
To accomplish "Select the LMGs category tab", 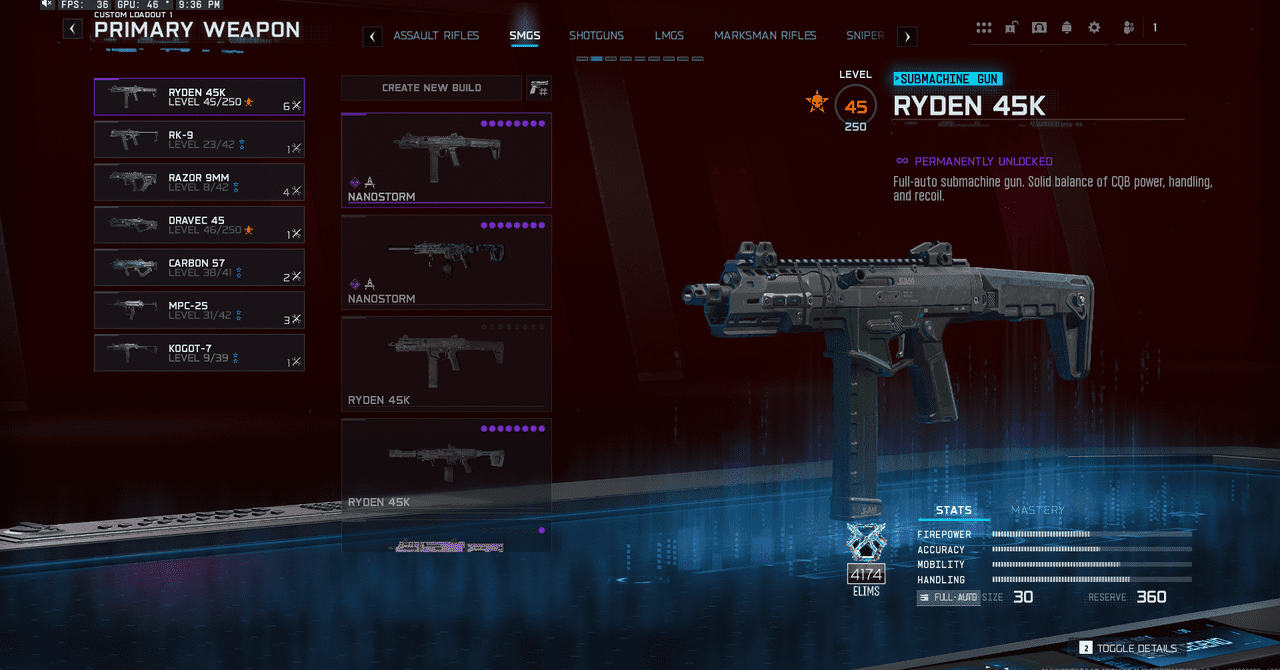I will coord(669,36).
